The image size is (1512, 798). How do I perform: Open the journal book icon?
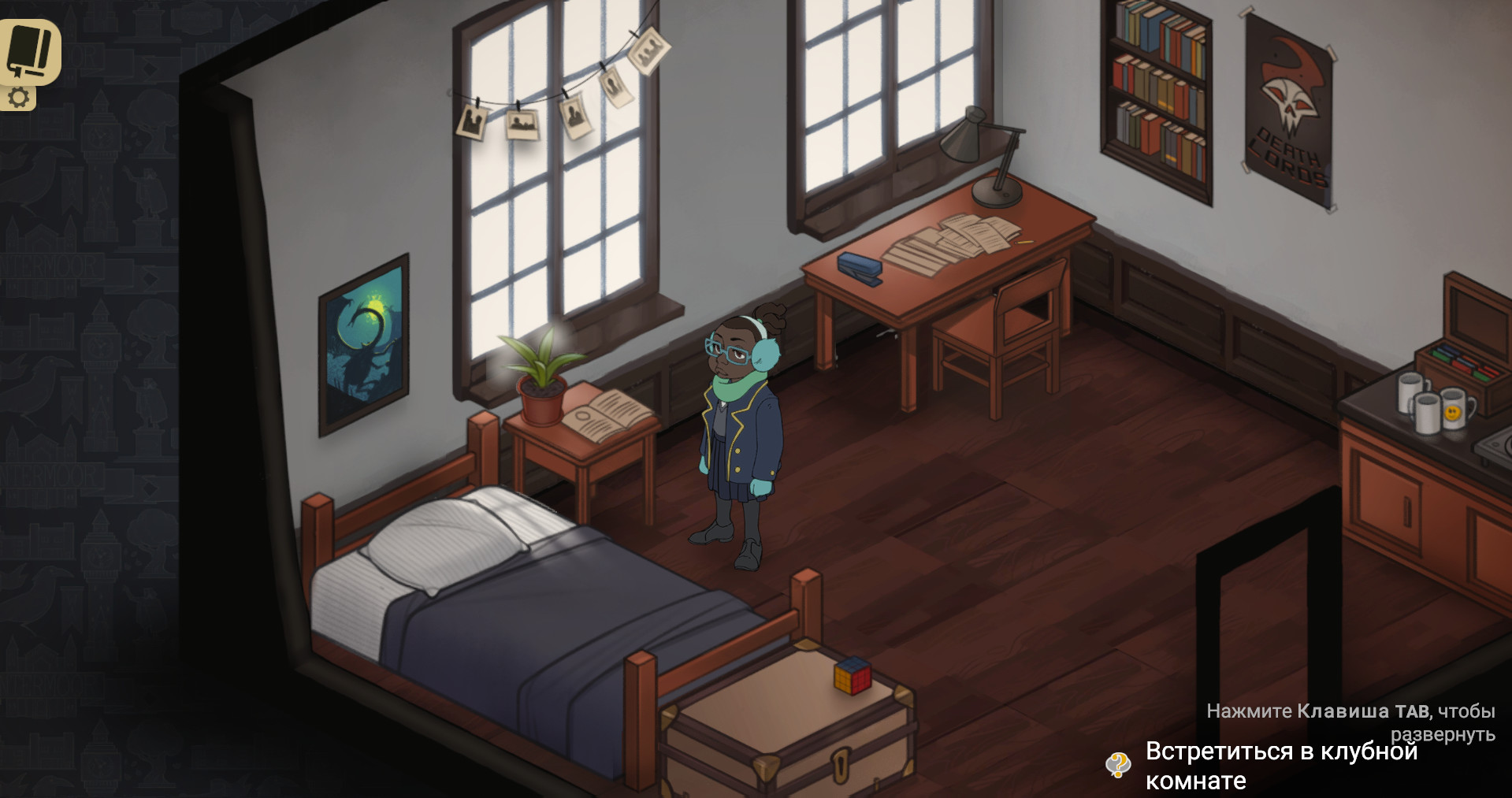tap(28, 50)
